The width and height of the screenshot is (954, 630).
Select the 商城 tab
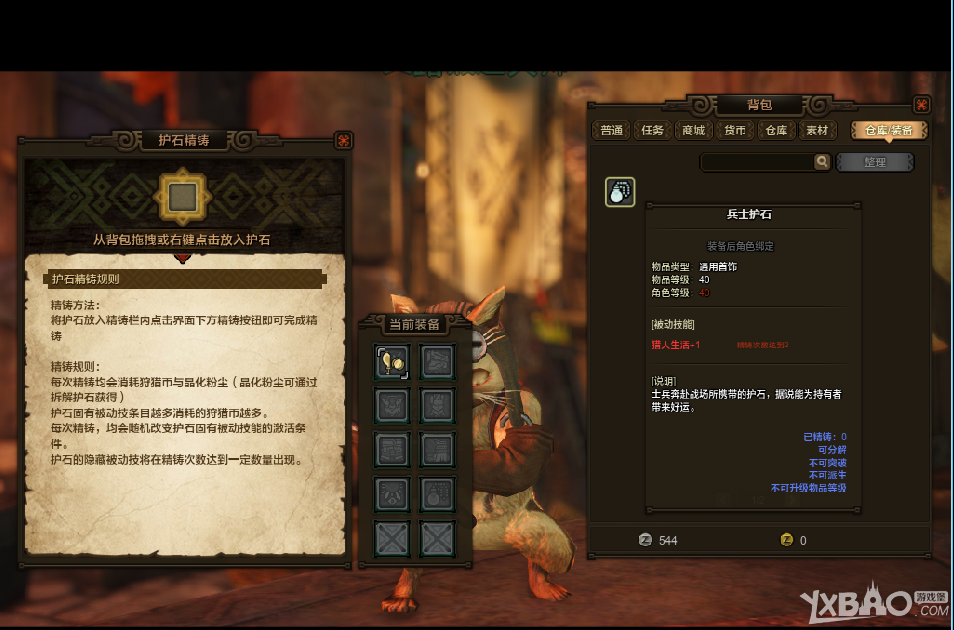[x=693, y=130]
